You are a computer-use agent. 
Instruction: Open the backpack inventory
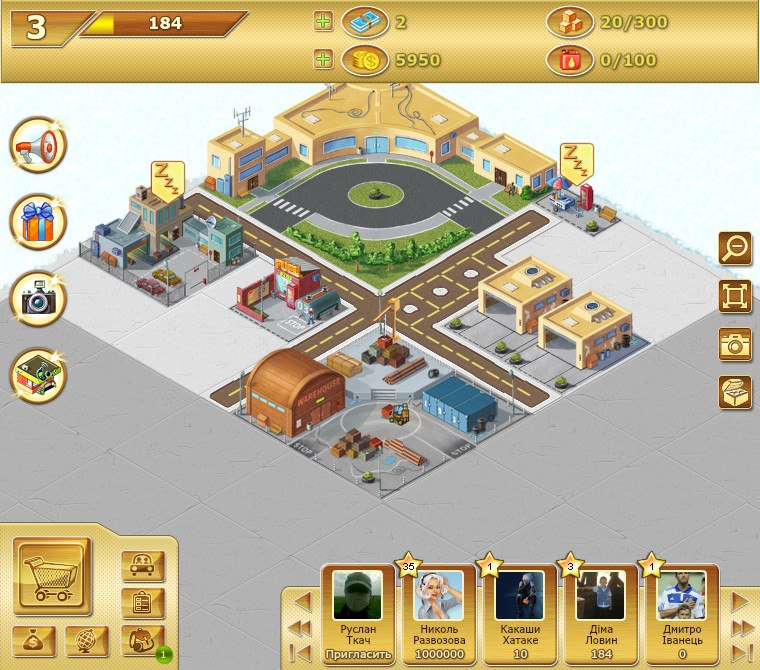[142, 640]
